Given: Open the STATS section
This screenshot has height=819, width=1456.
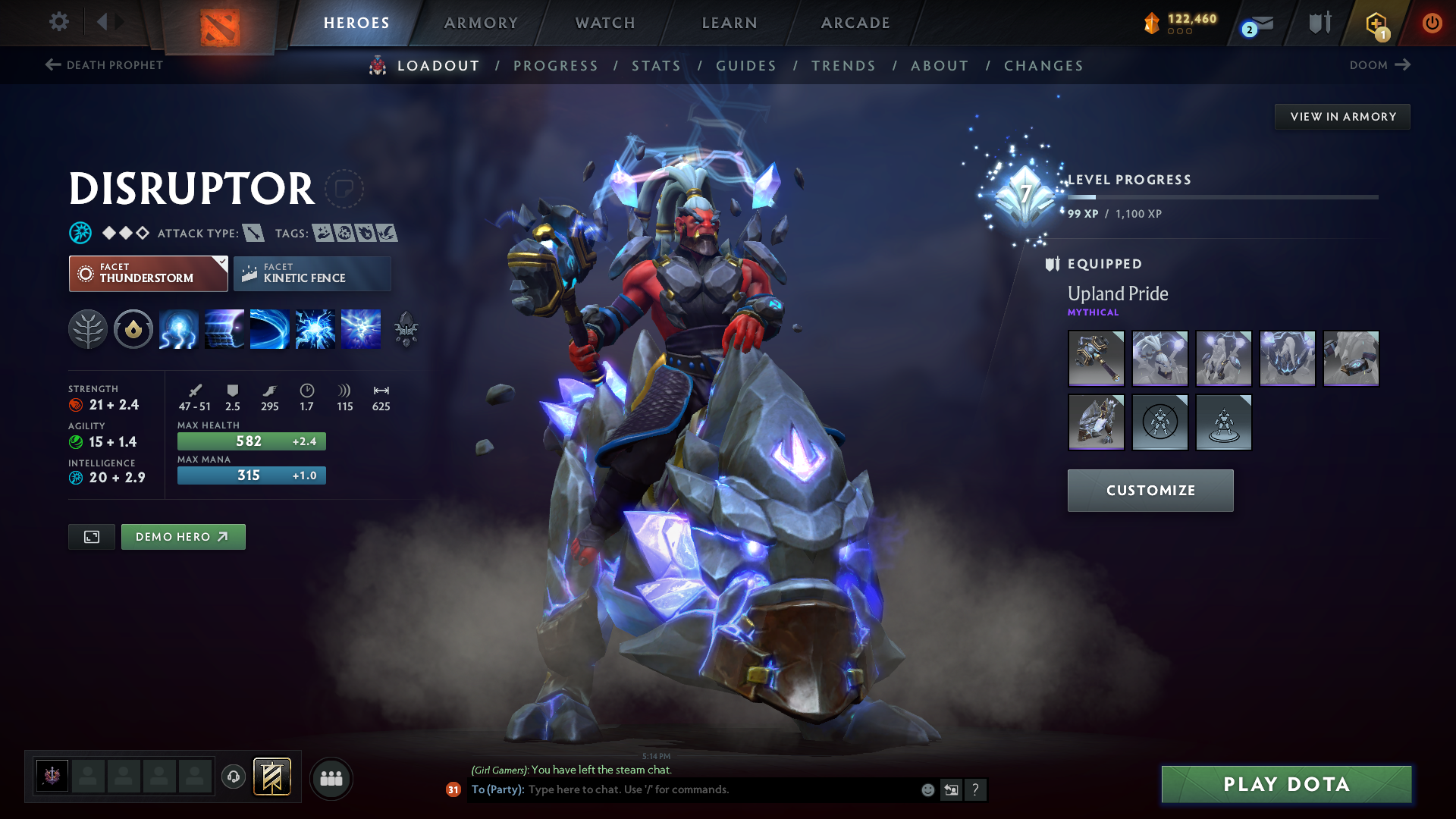Looking at the screenshot, I should 657,66.
